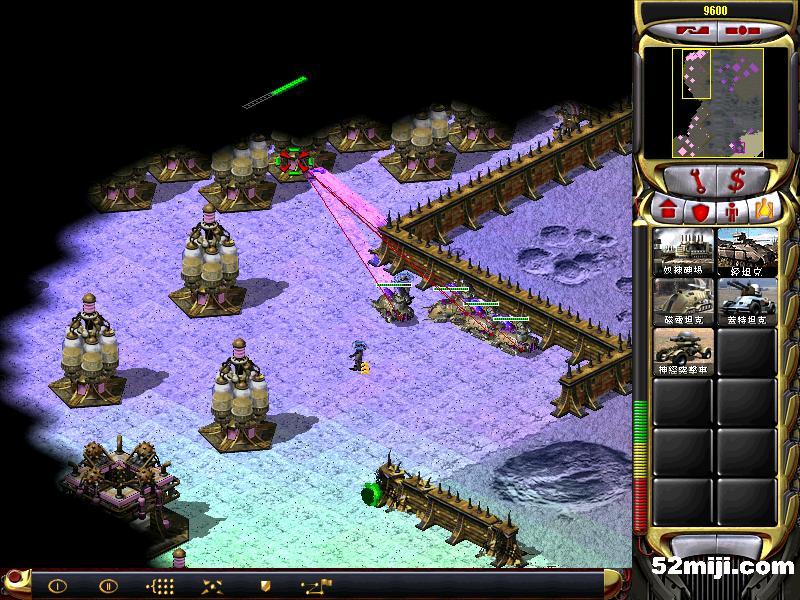This screenshot has width=800, height=600.
Task: Build the Gattling tank (盖特坦克)
Action: click(746, 300)
